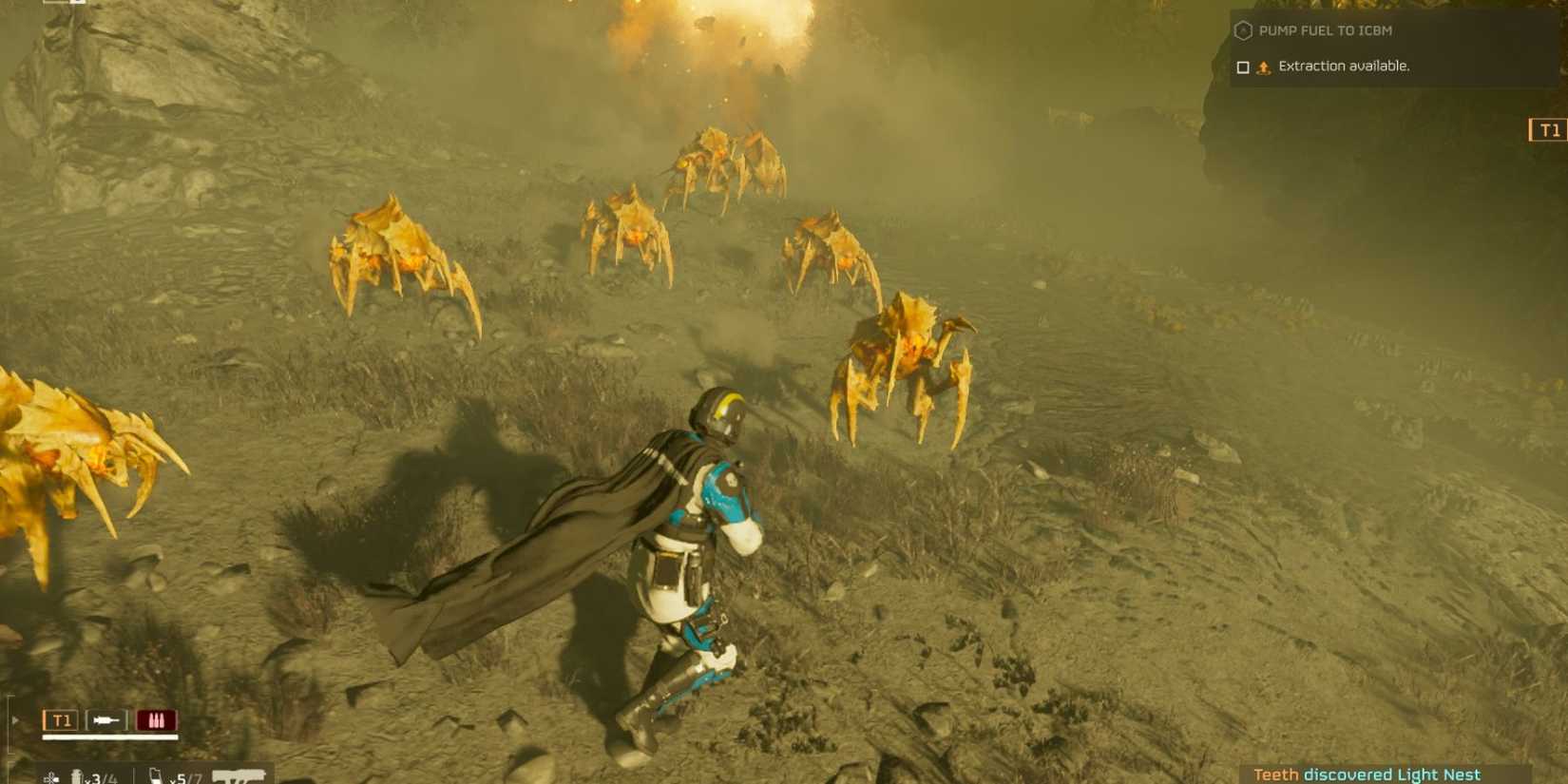Click the hexagonal mission objective icon
Viewport: 1568px width, 784px height.
pos(1244,30)
